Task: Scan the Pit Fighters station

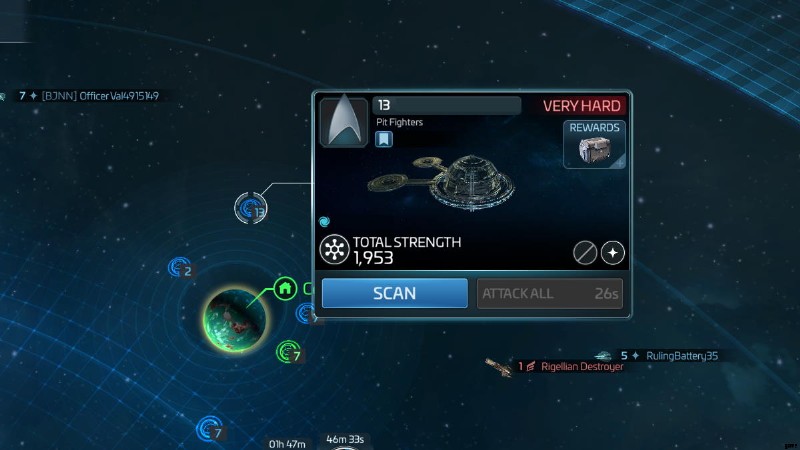Action: [394, 294]
